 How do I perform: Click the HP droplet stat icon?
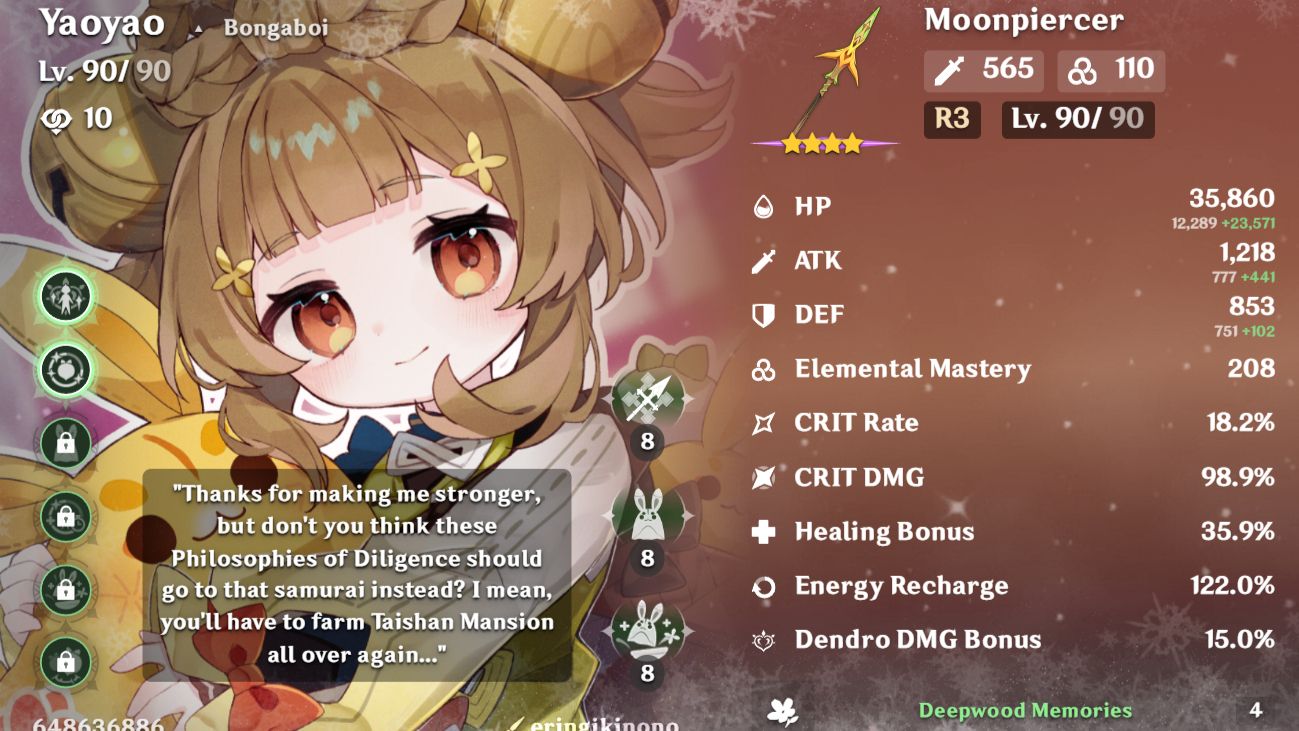[x=765, y=206]
